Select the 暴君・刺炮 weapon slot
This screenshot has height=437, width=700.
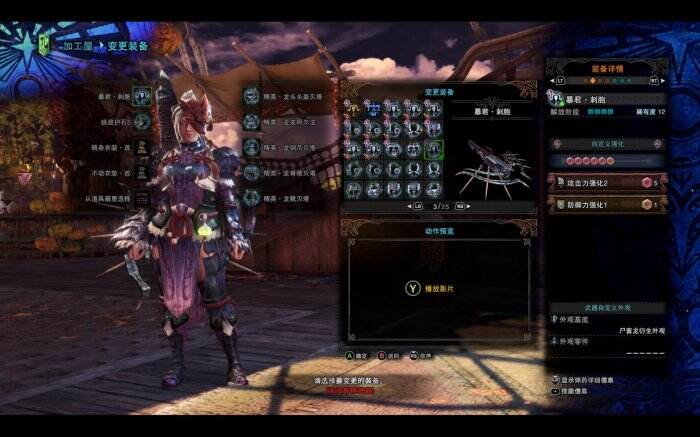tap(141, 98)
